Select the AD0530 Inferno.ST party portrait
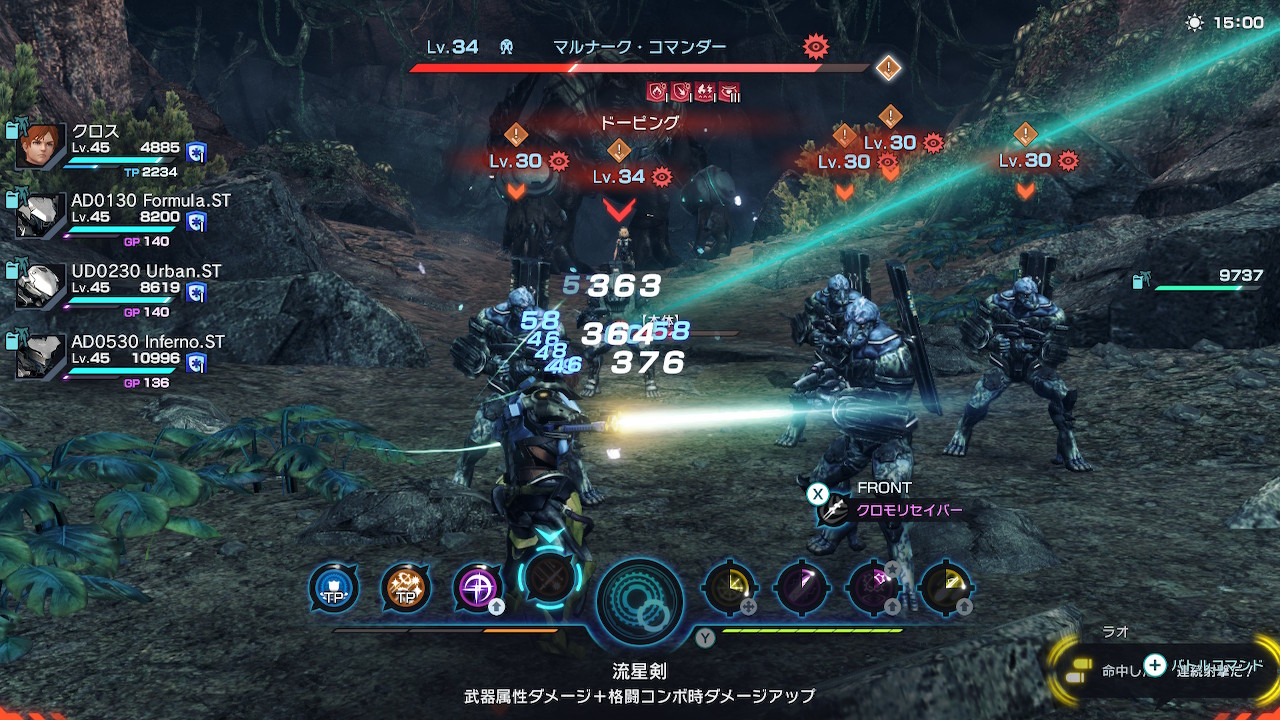The image size is (1280, 720). tap(41, 357)
